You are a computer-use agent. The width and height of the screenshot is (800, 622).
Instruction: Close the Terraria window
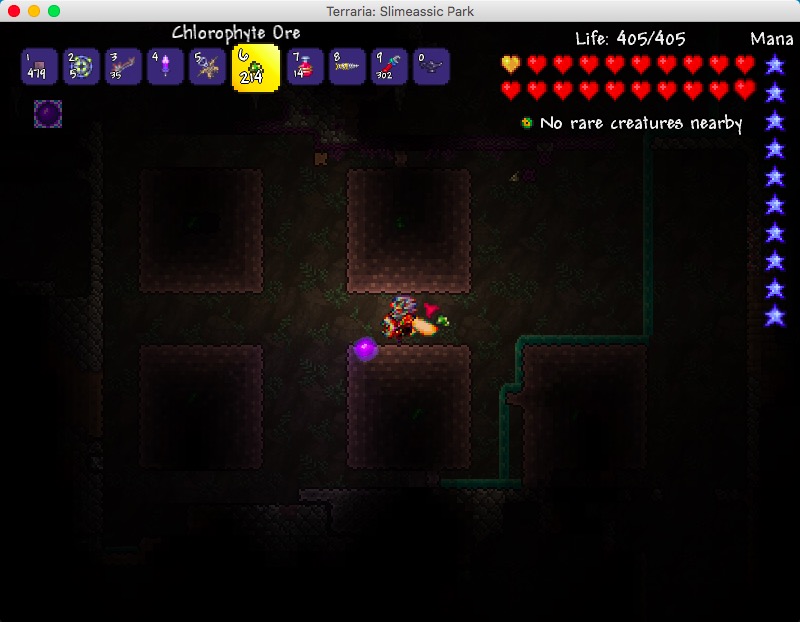point(14,11)
